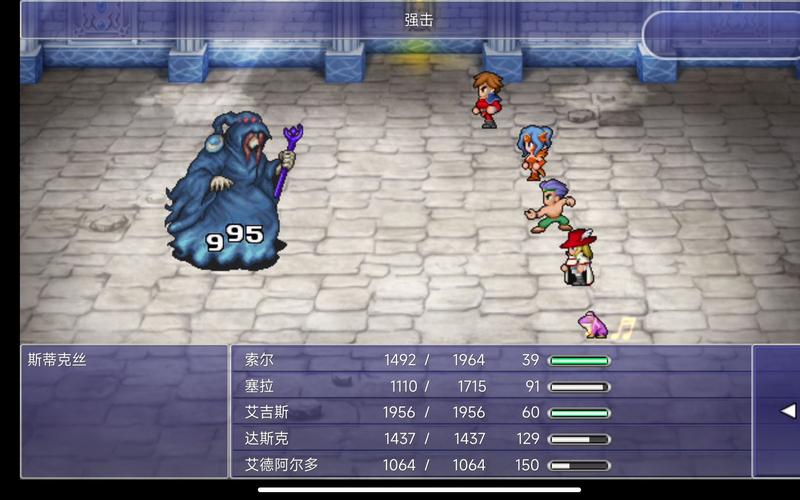This screenshot has height=500, width=800.
Task: Select 索尔 in the party list
Action: pos(260,360)
